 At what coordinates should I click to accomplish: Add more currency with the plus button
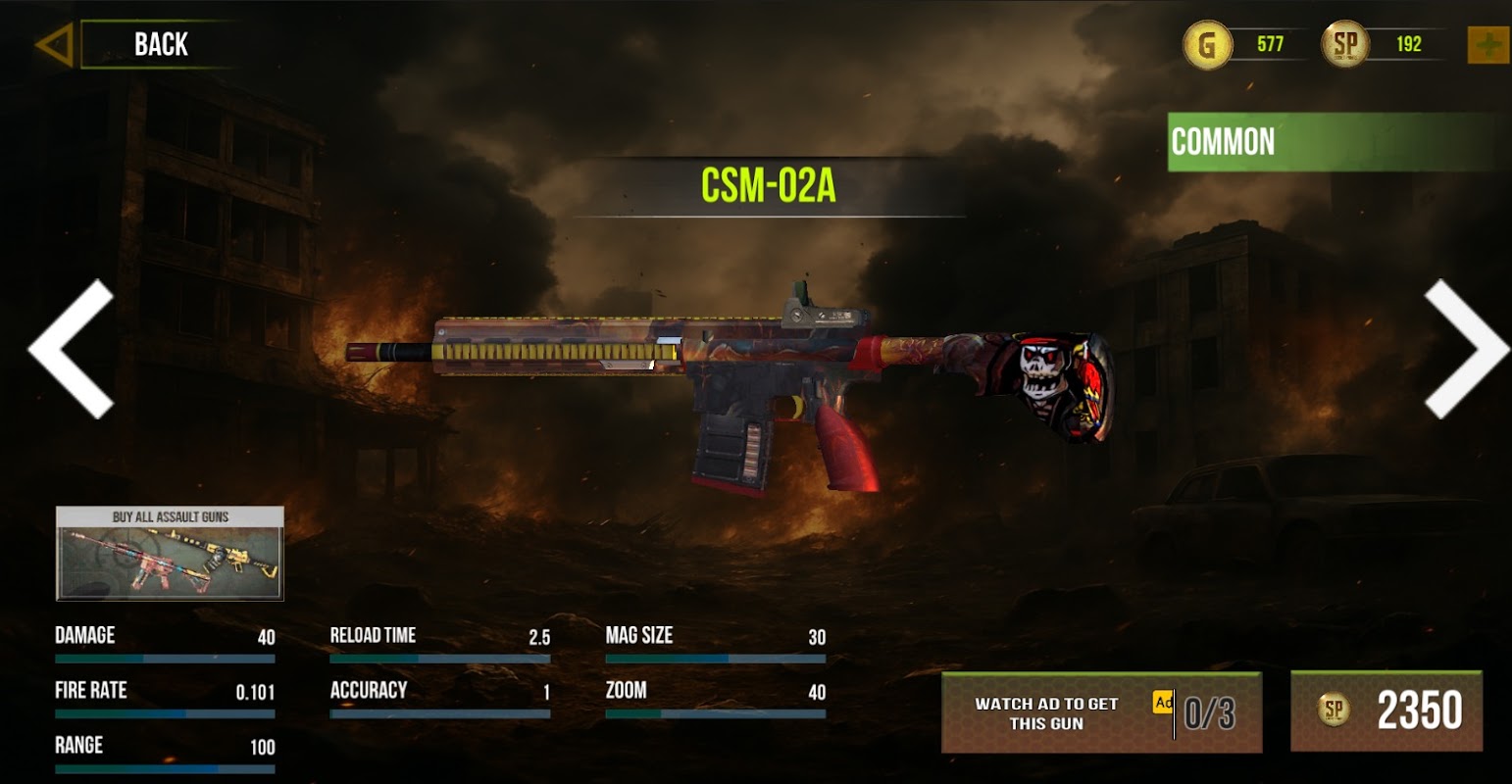[x=1487, y=45]
